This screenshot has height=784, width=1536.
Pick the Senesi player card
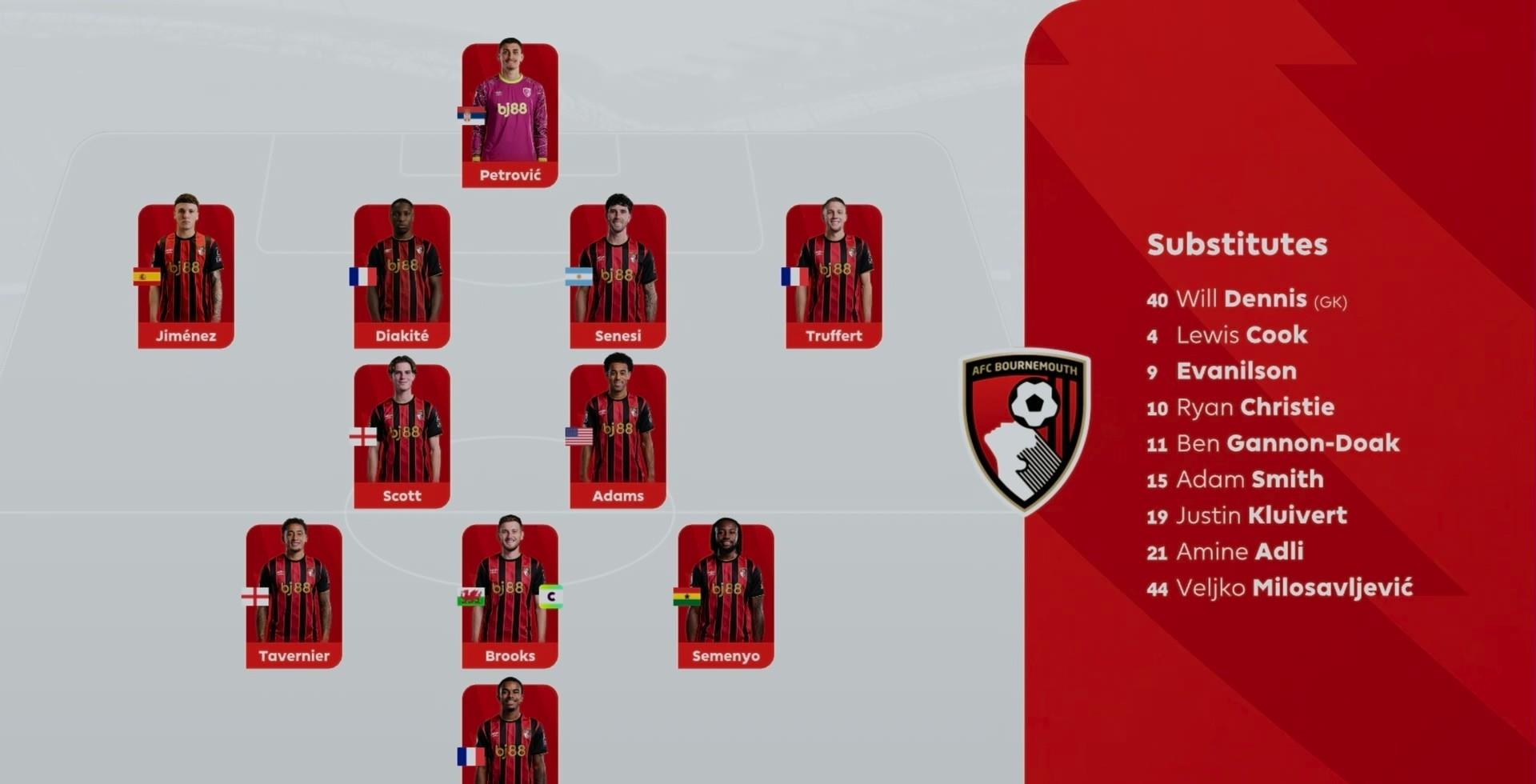(618, 276)
